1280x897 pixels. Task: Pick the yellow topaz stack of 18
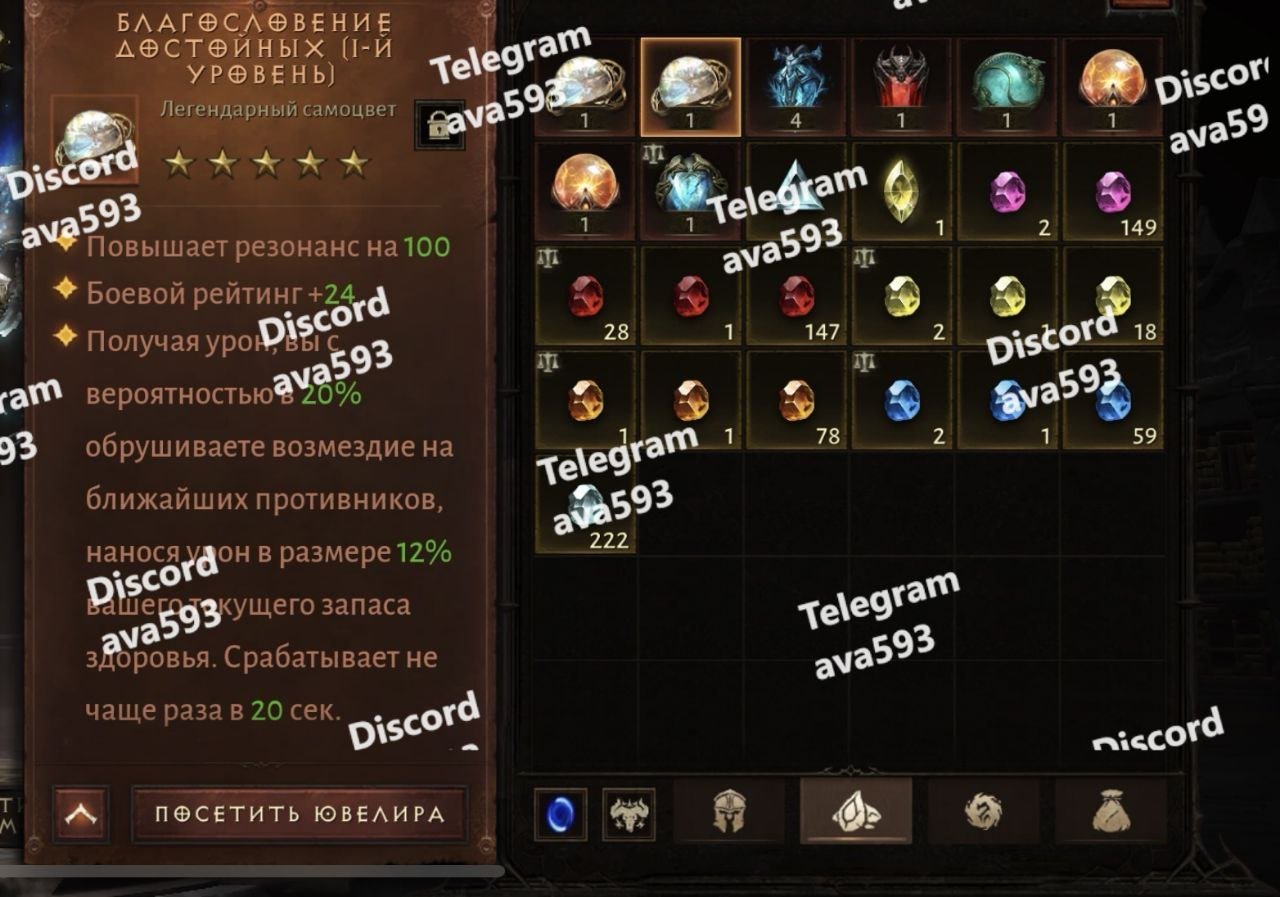(1113, 295)
